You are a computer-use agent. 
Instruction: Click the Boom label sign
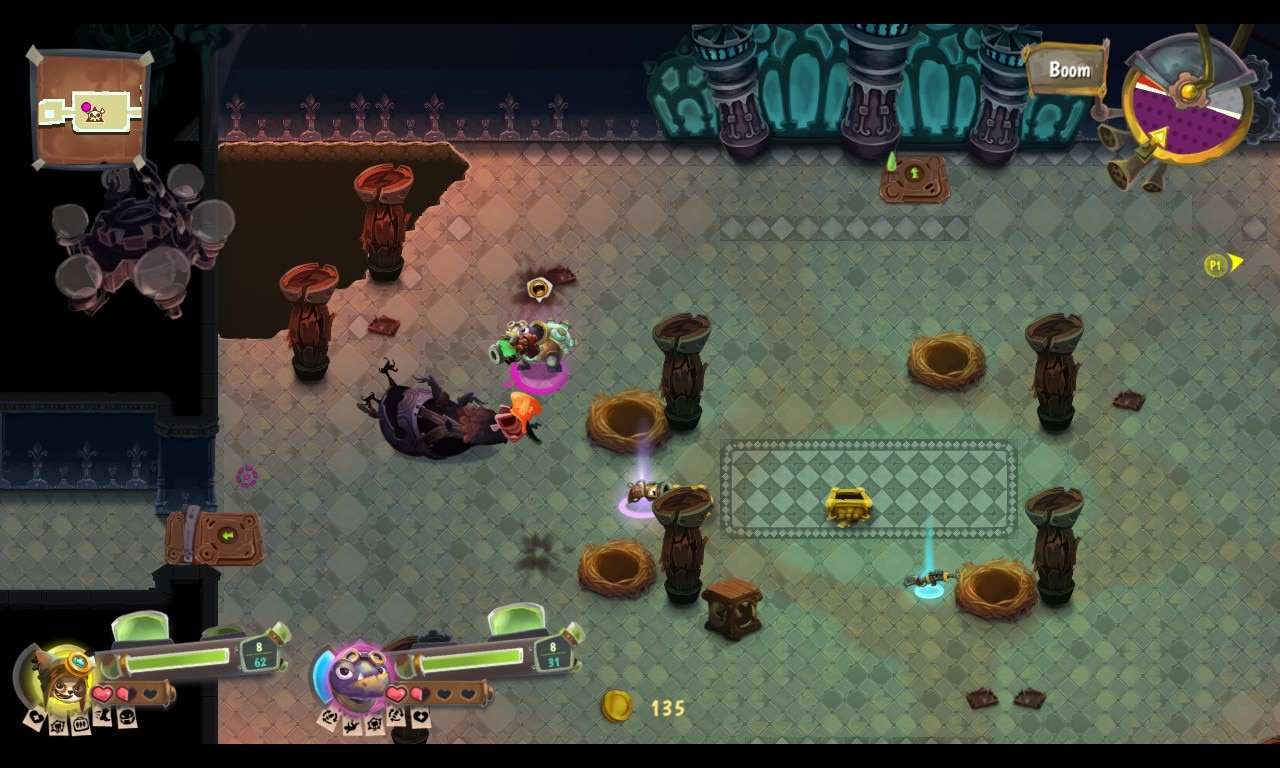tap(1068, 70)
